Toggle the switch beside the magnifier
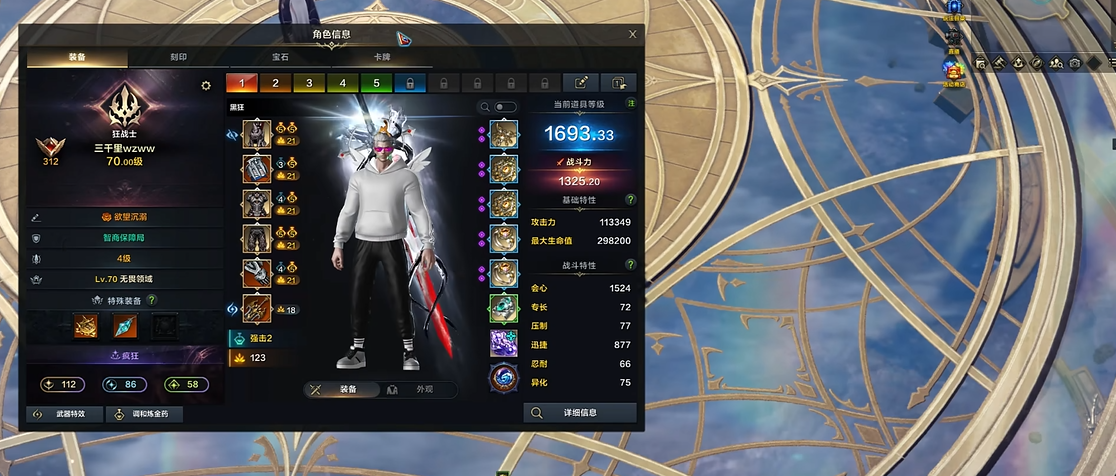 pos(506,106)
